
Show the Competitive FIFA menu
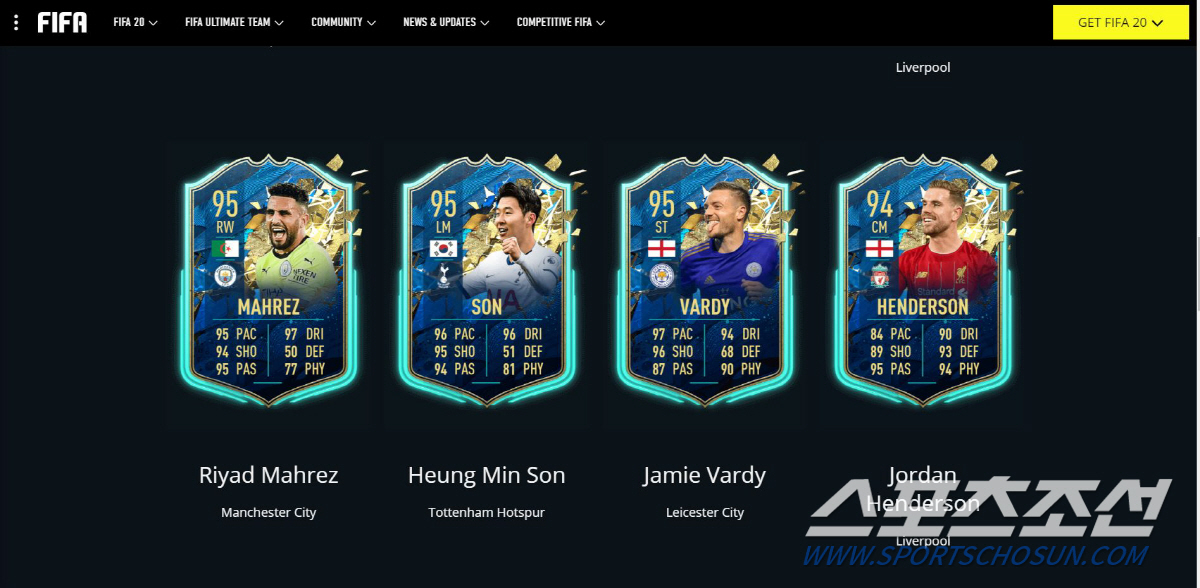[x=560, y=22]
